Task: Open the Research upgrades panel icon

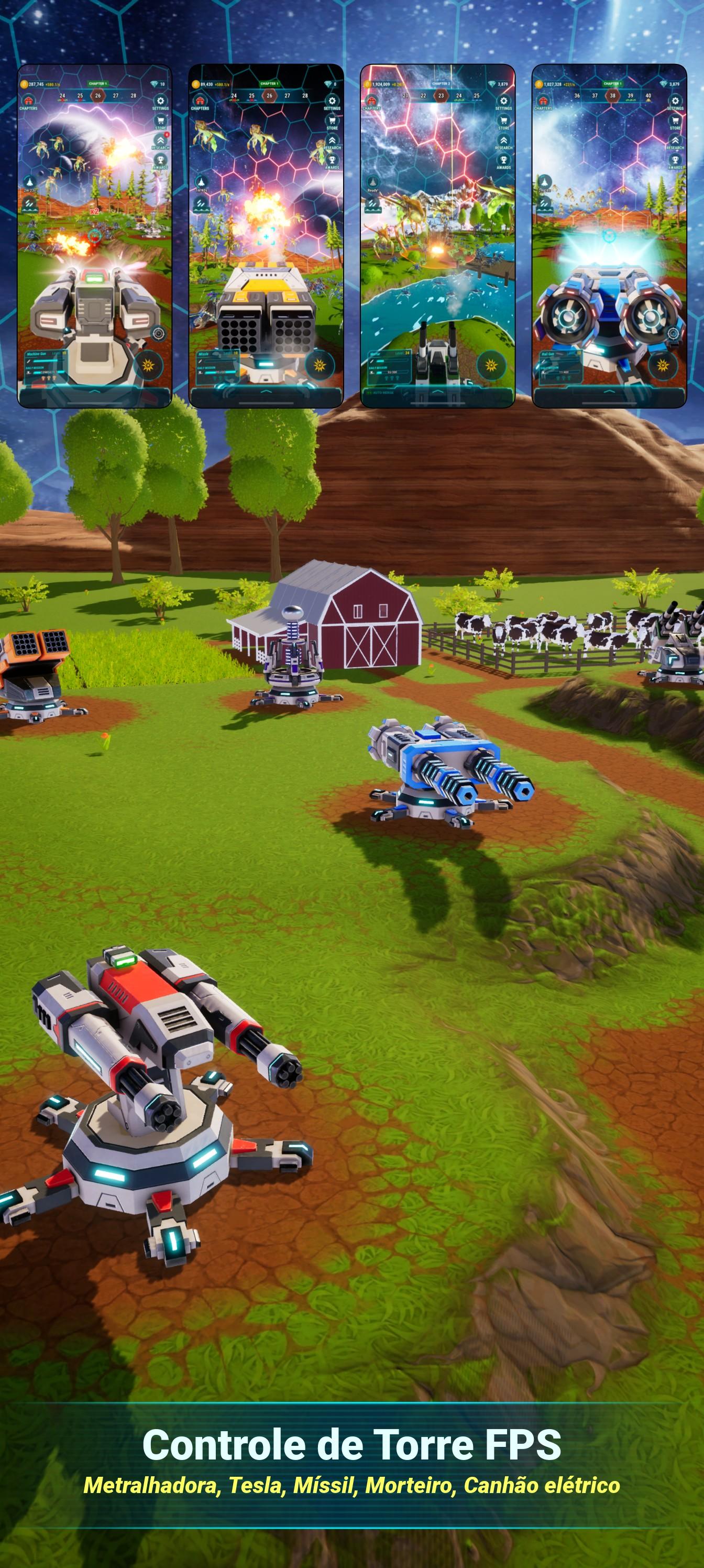Action: point(161,141)
